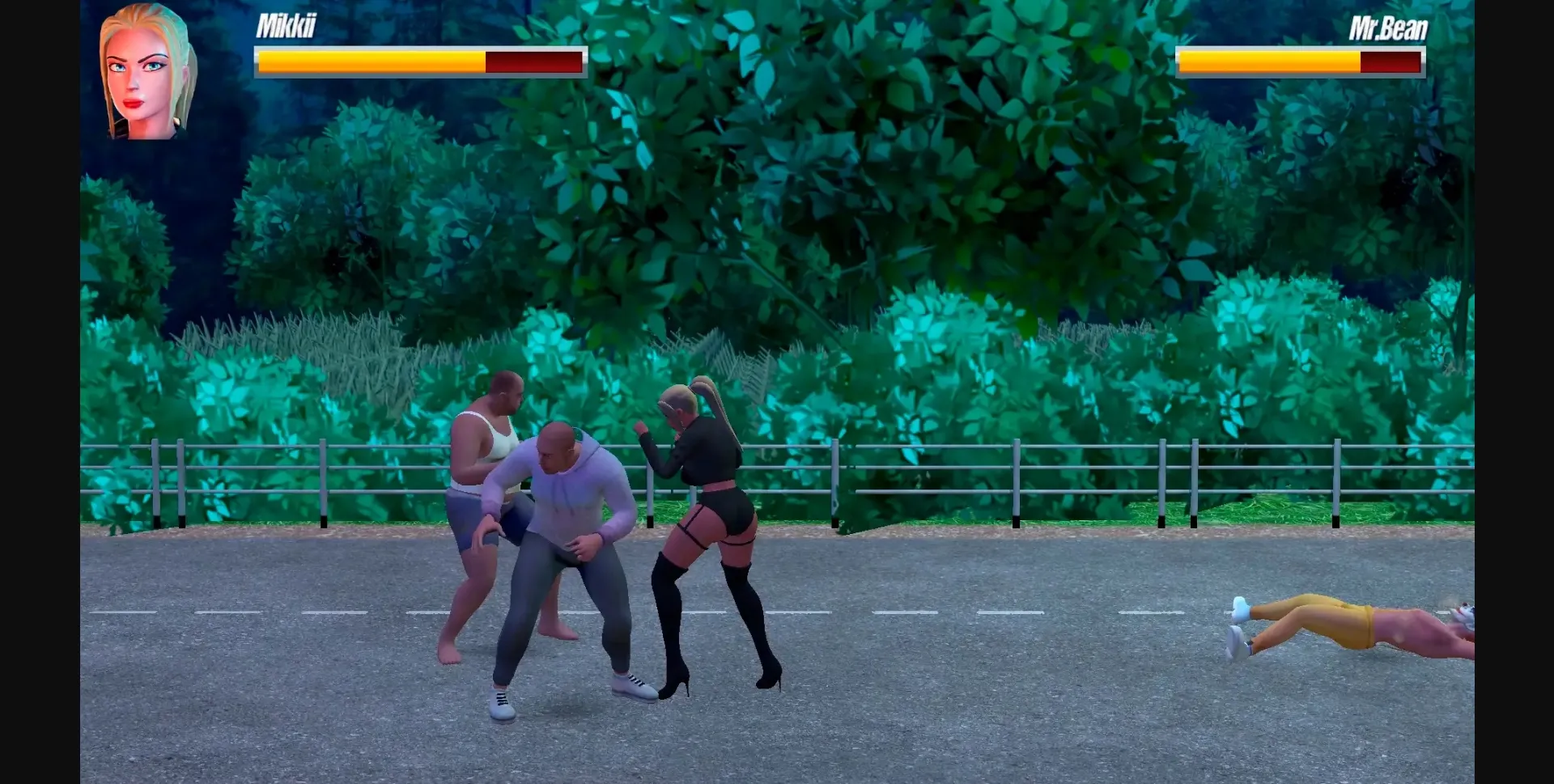Viewport: 1554px width, 784px height.
Task: Click the Mikkii name label
Action: coord(289,27)
